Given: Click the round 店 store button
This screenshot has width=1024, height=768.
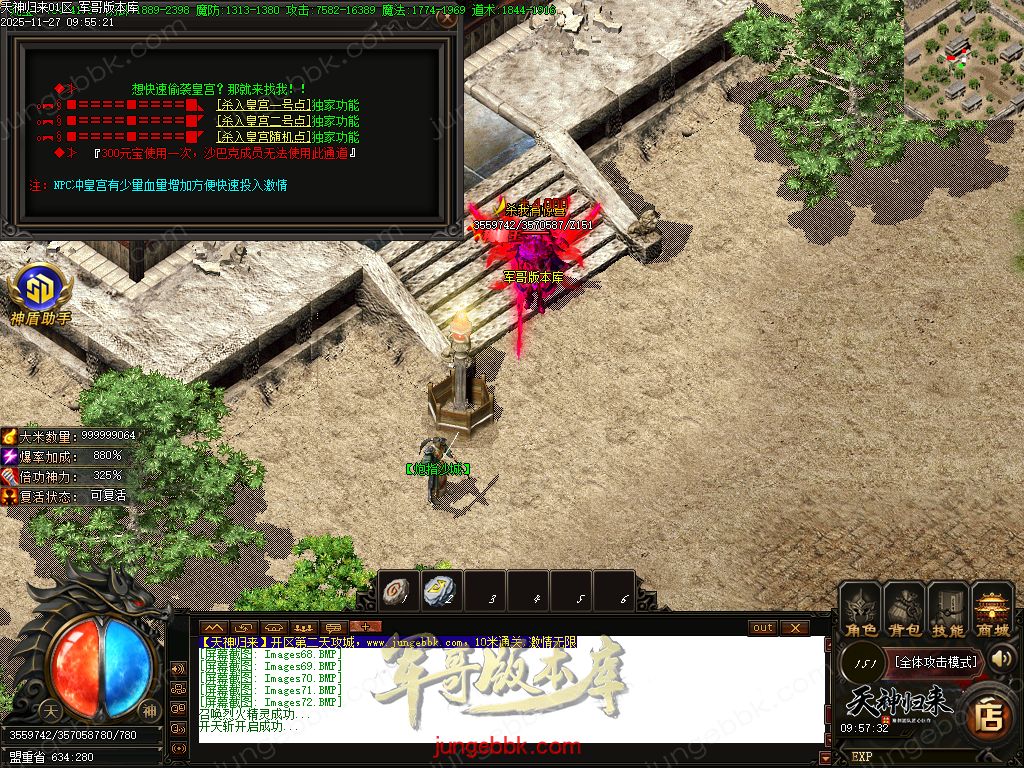Looking at the screenshot, I should tap(989, 714).
